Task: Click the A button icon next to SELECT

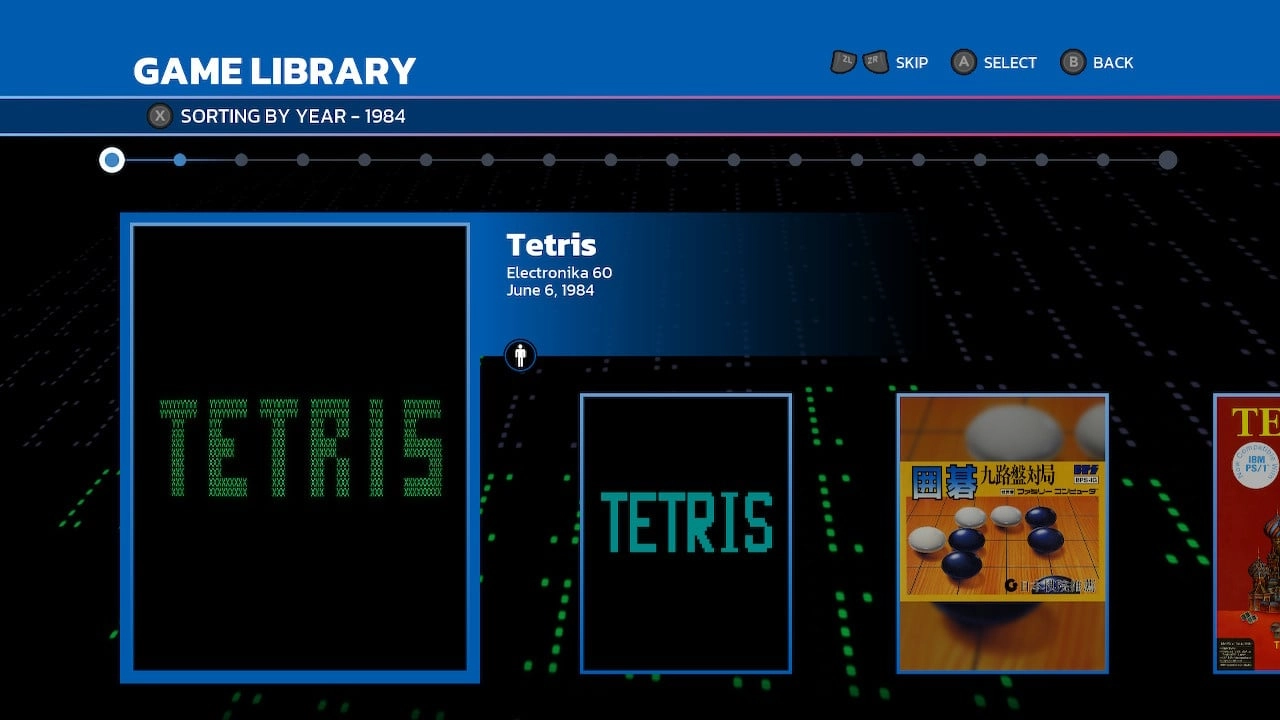Action: coord(963,62)
